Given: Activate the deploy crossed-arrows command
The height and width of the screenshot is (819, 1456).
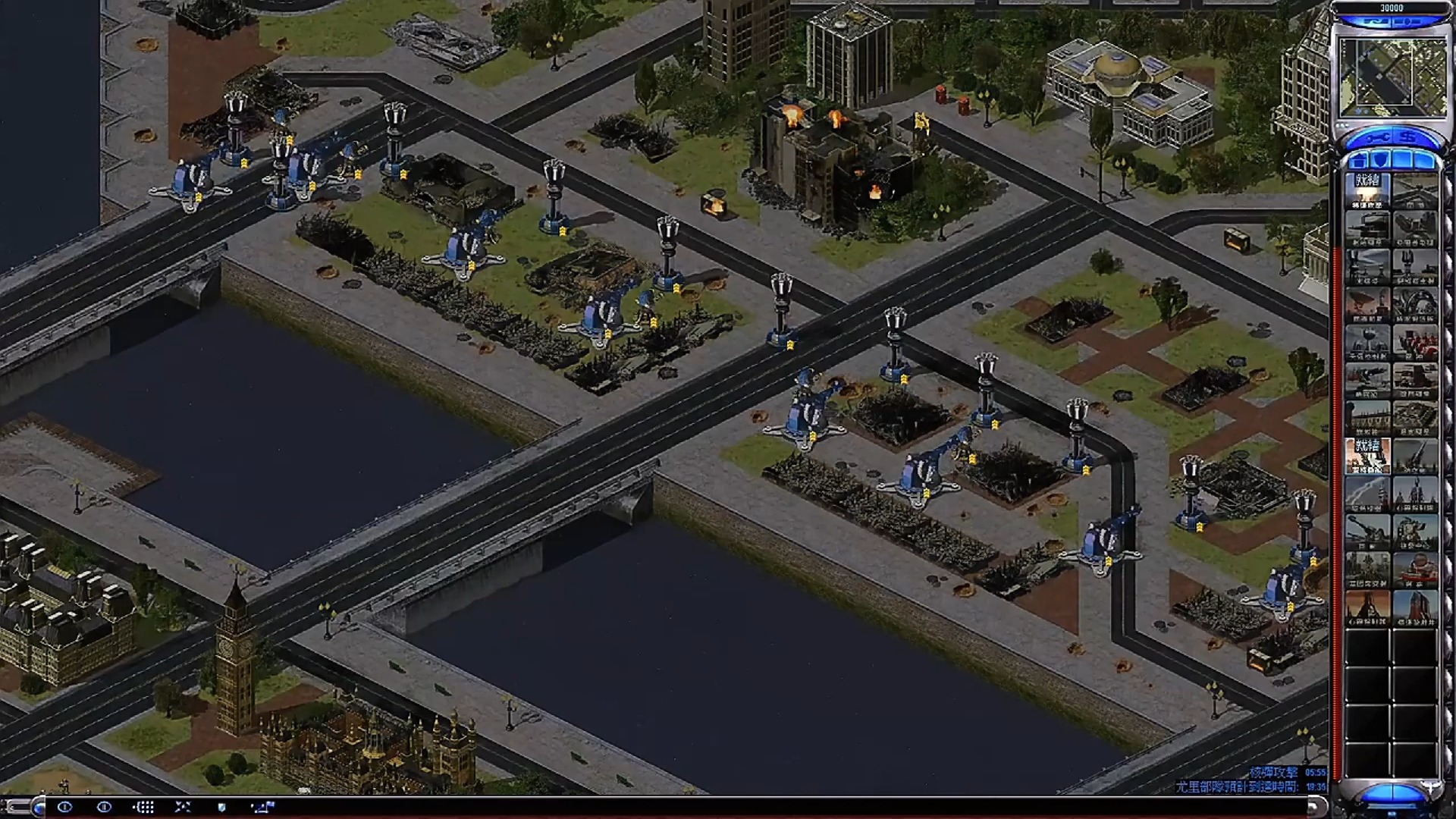Looking at the screenshot, I should (183, 807).
